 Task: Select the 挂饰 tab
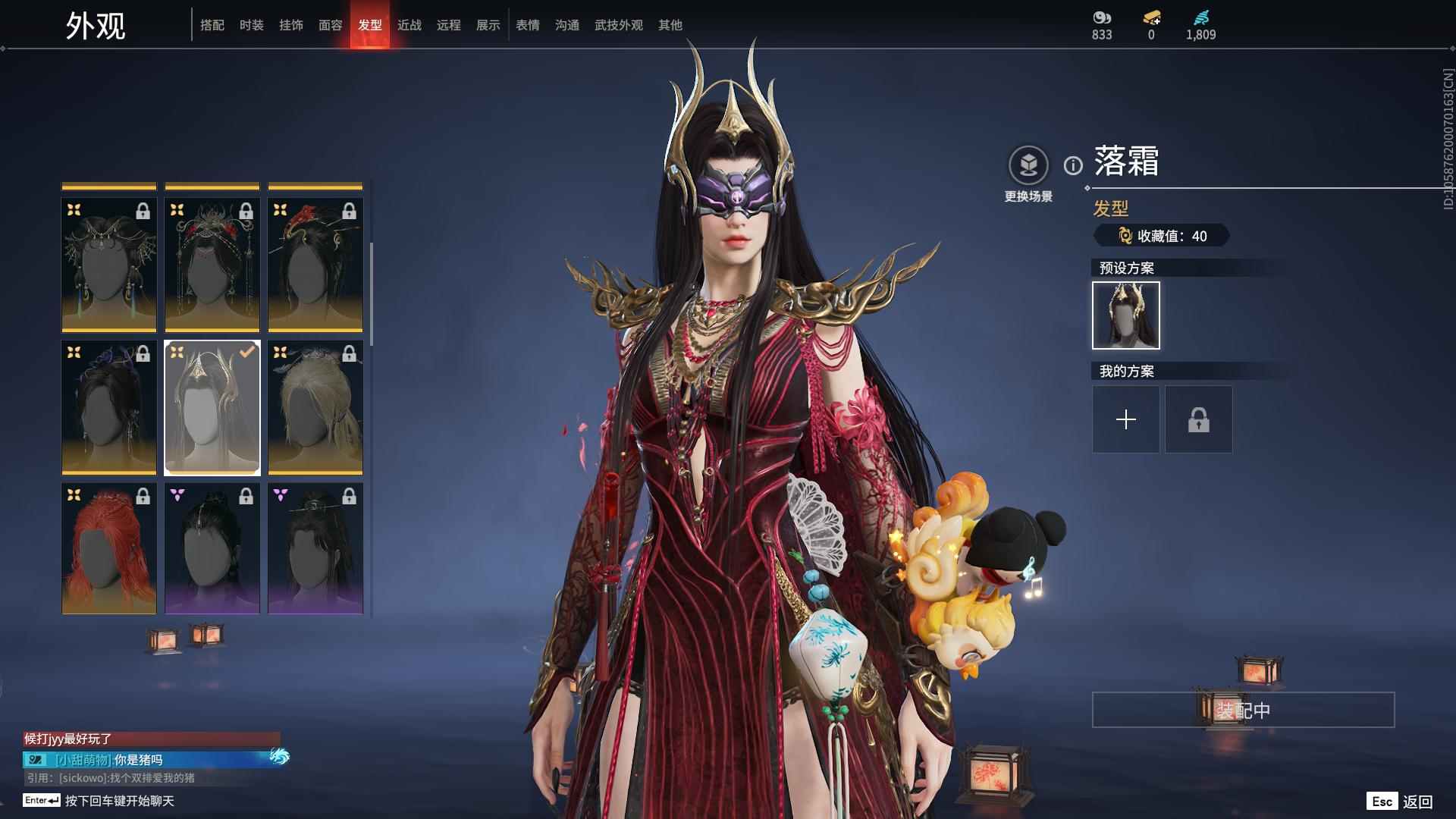click(x=291, y=25)
